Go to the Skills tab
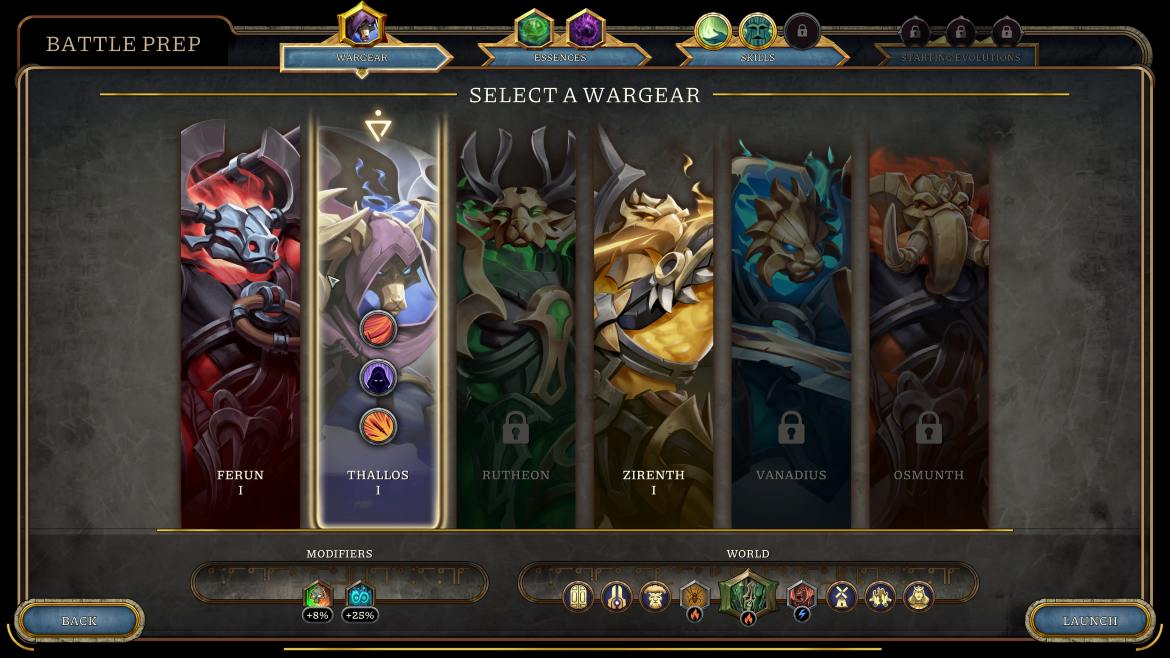 757,57
